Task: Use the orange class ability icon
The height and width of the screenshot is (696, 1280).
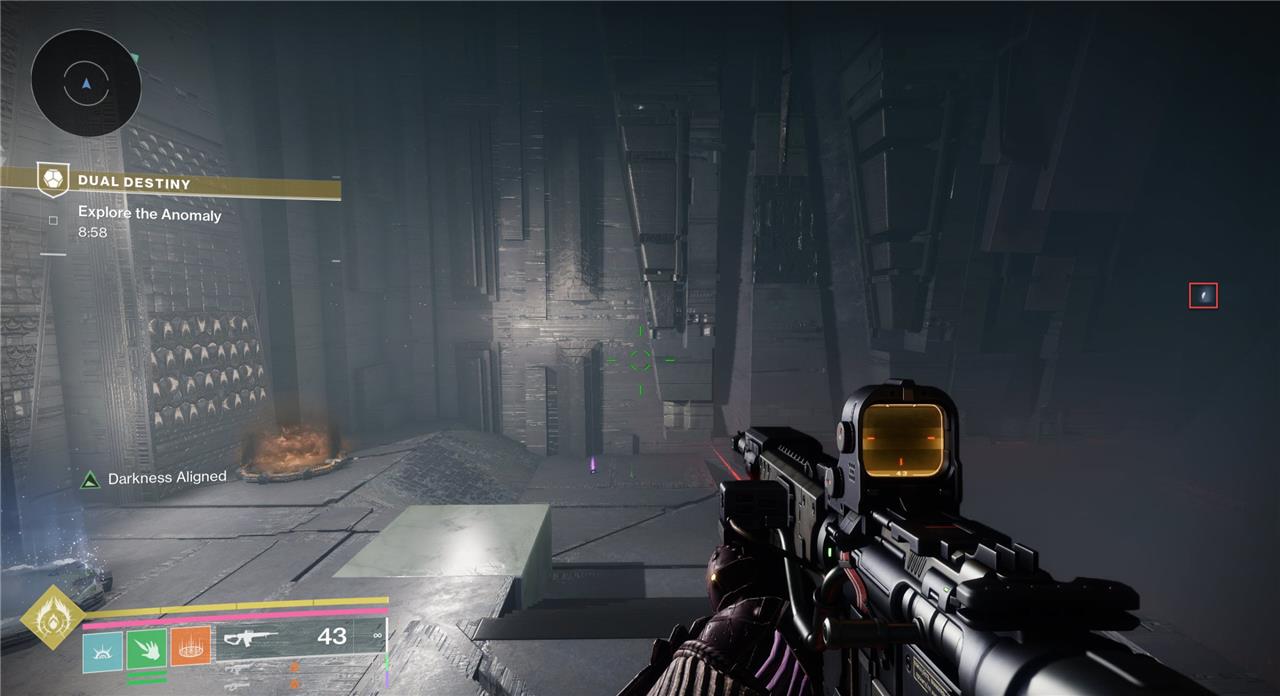Action: point(190,647)
